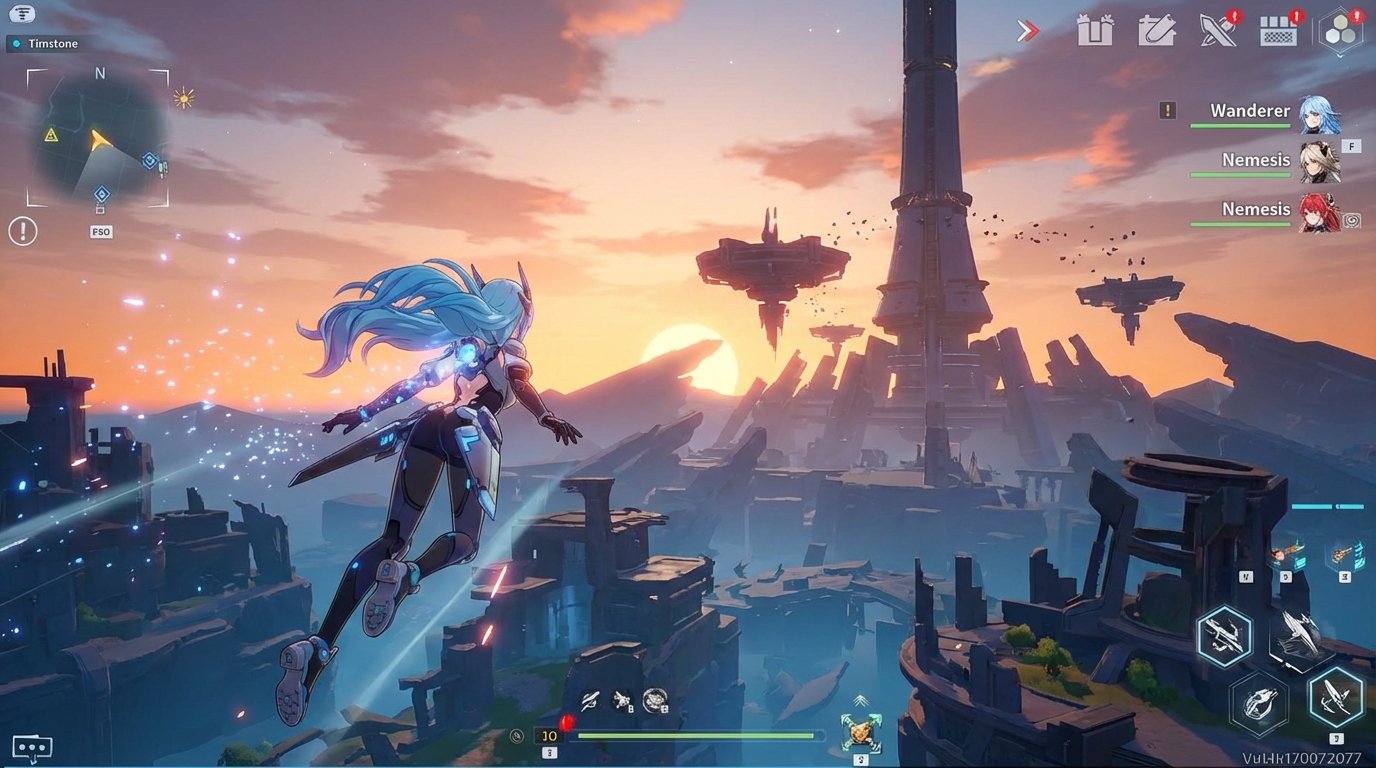The height and width of the screenshot is (768, 1376).
Task: Collapse the top bar with the red double chevron
Action: [1028, 30]
